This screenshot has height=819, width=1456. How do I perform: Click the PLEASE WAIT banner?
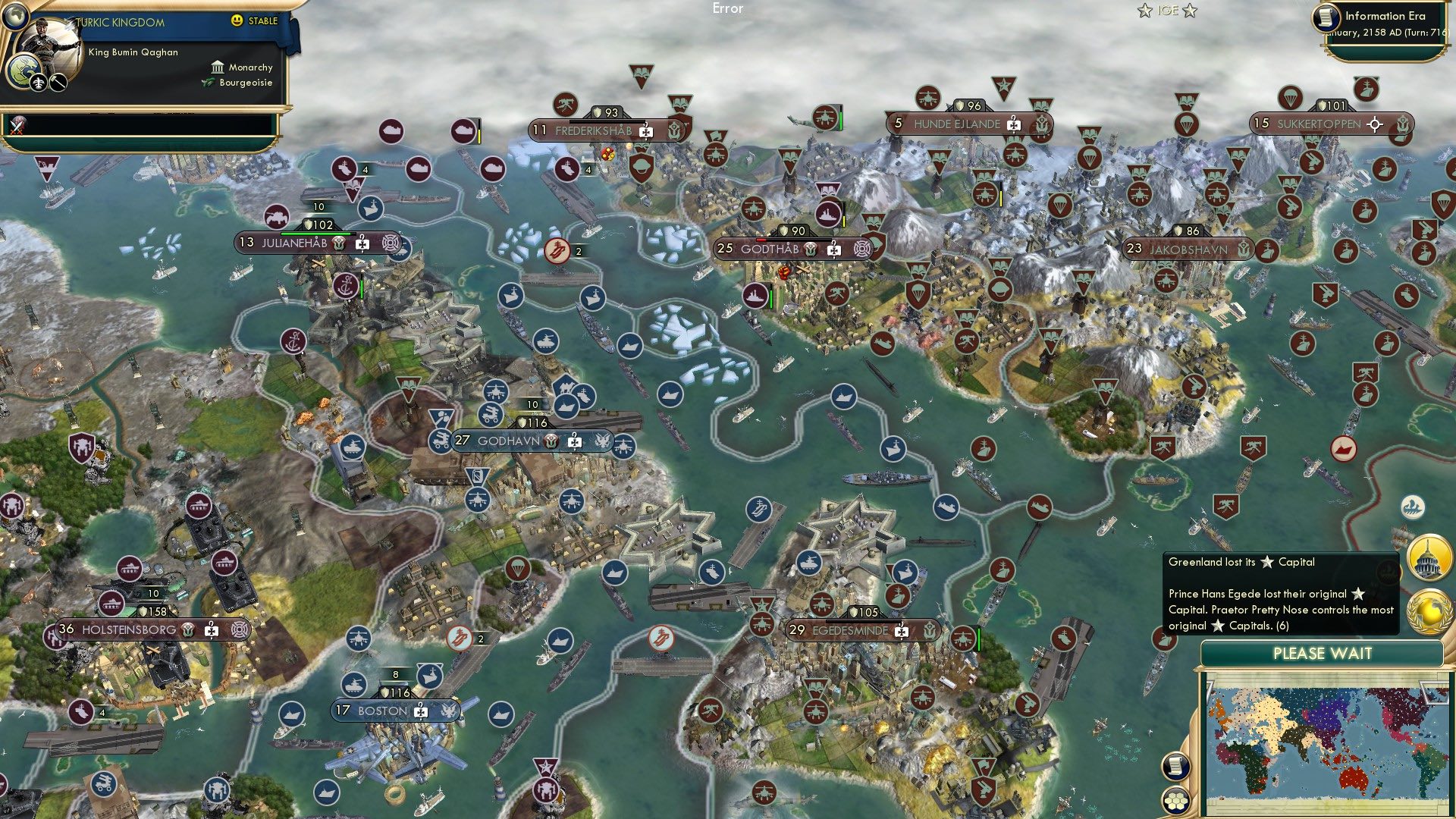point(1325,653)
